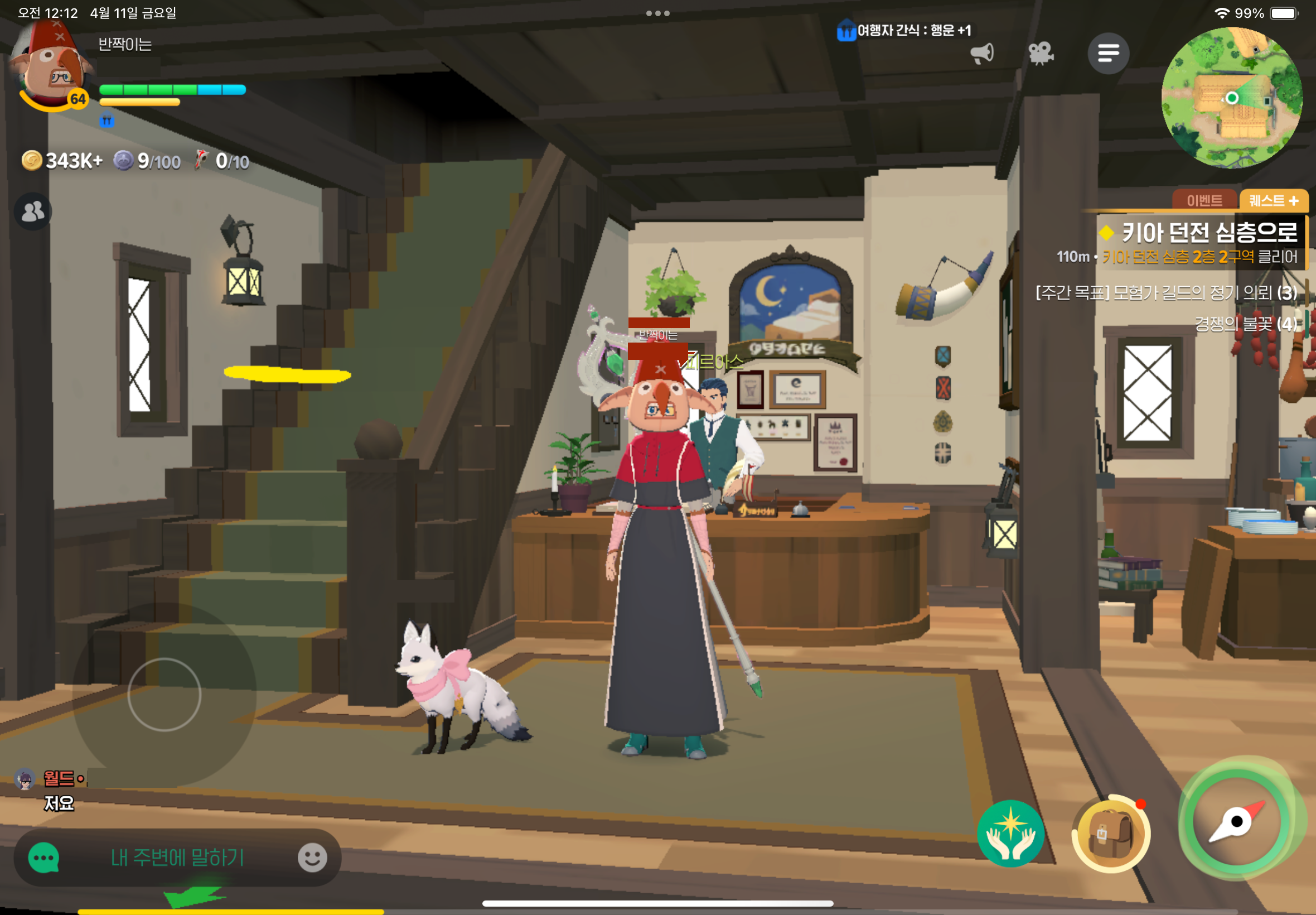Focus the 내 주변에 말하기 chat input

click(178, 858)
